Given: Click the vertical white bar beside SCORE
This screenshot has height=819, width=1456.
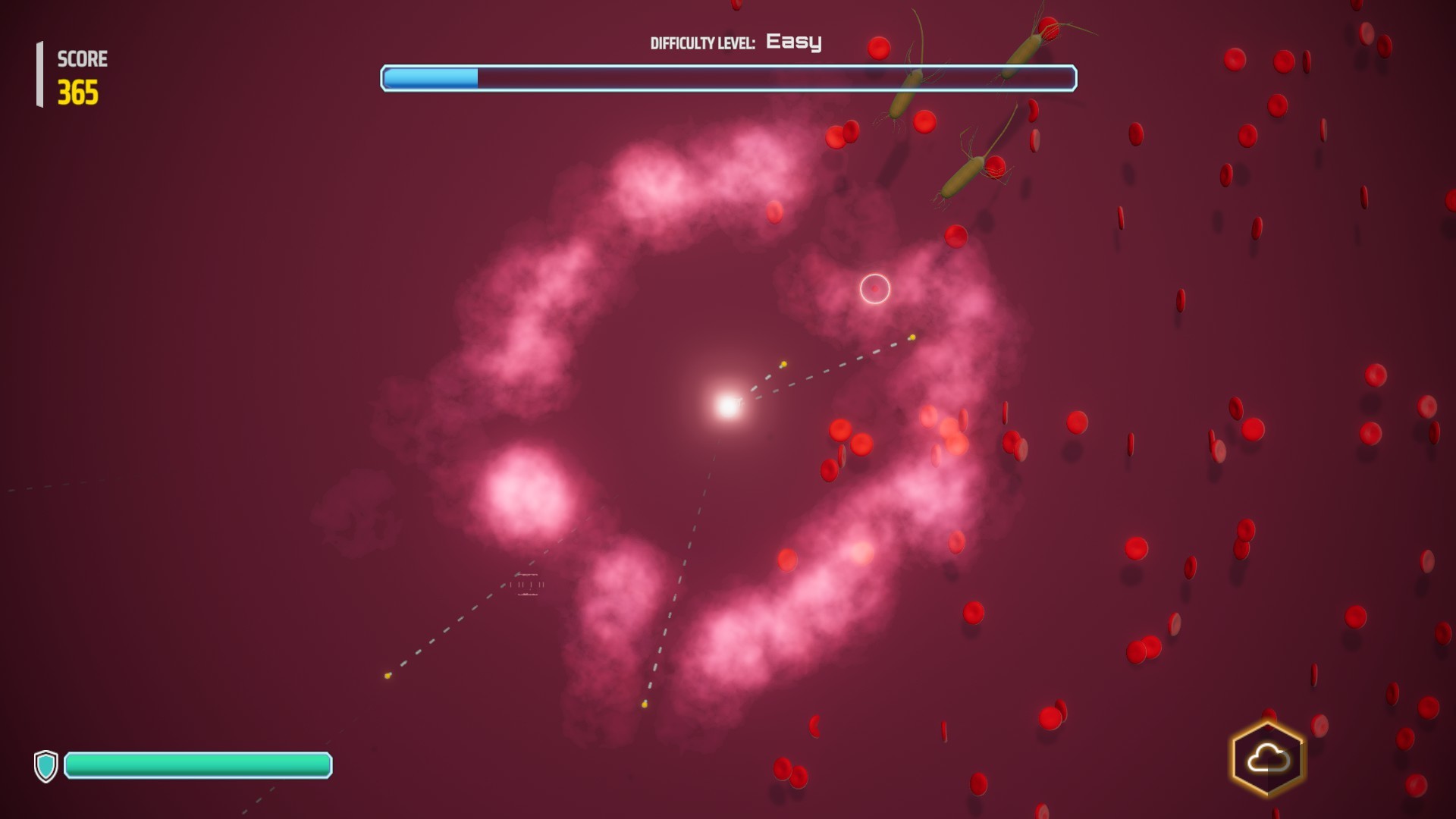Looking at the screenshot, I should (x=39, y=74).
